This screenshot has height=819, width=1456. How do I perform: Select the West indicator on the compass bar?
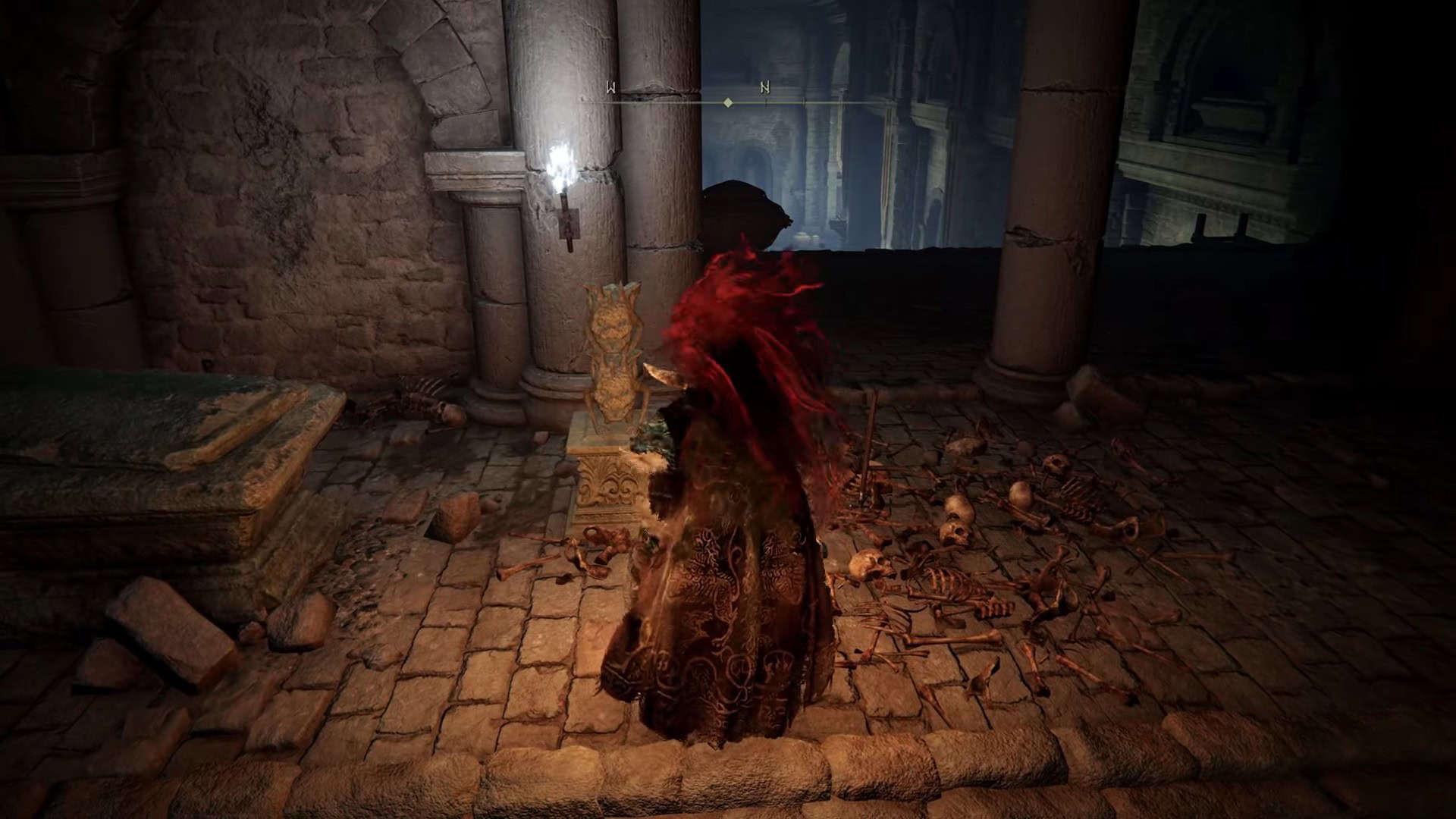click(x=610, y=88)
